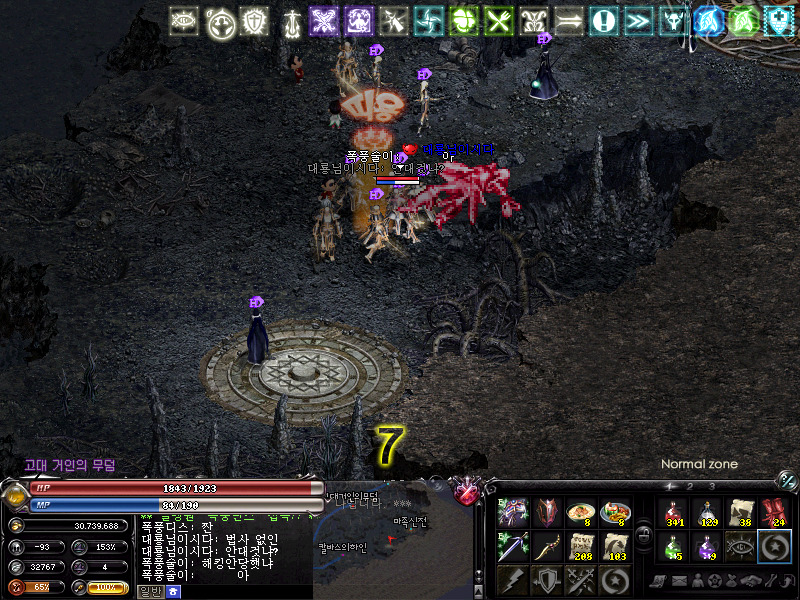Activate the lightning bolt skill button

click(513, 579)
